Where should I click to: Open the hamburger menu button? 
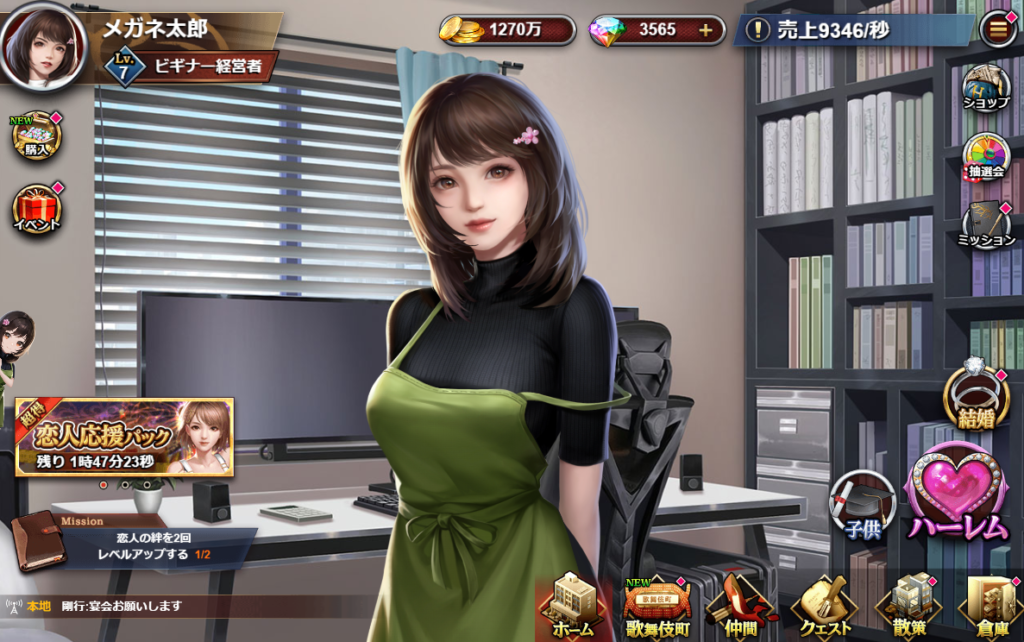[998, 30]
